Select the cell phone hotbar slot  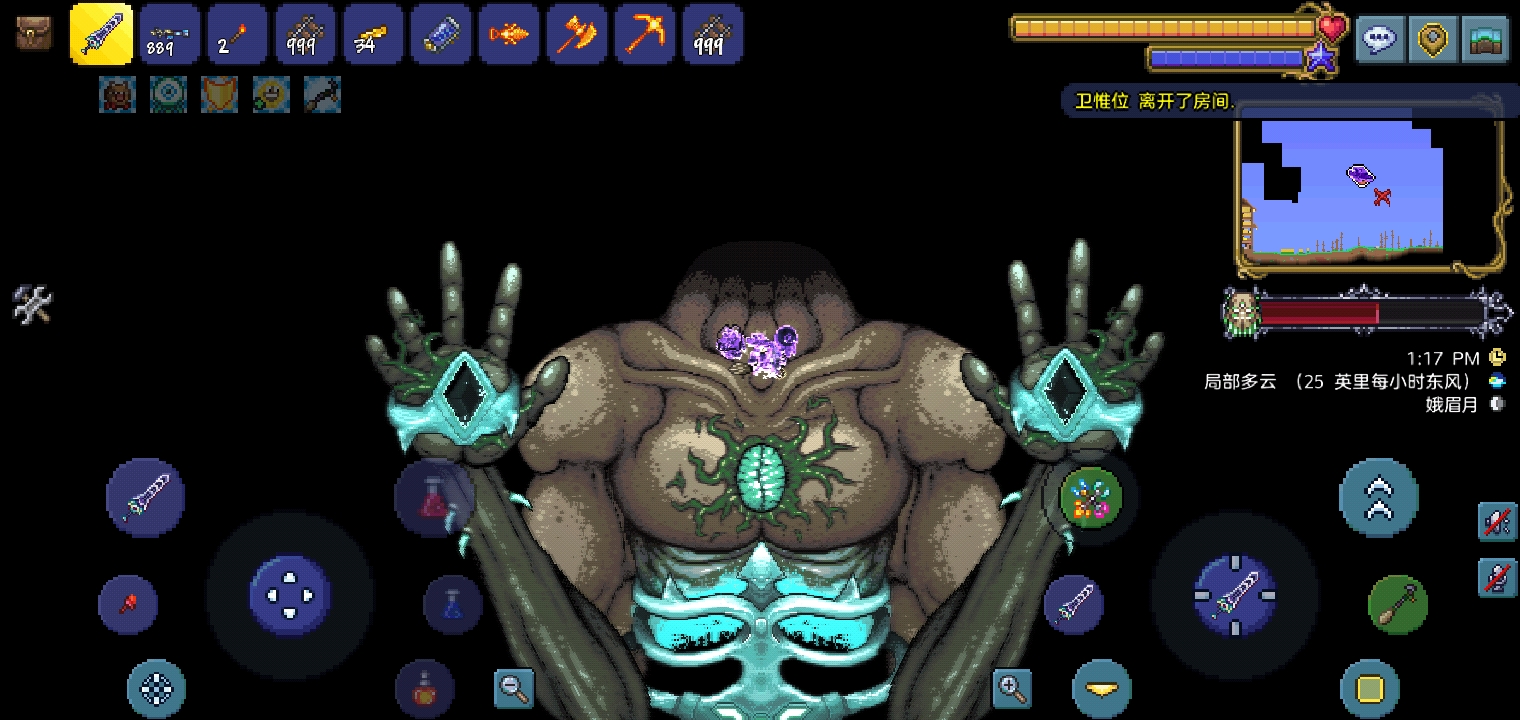coord(440,34)
